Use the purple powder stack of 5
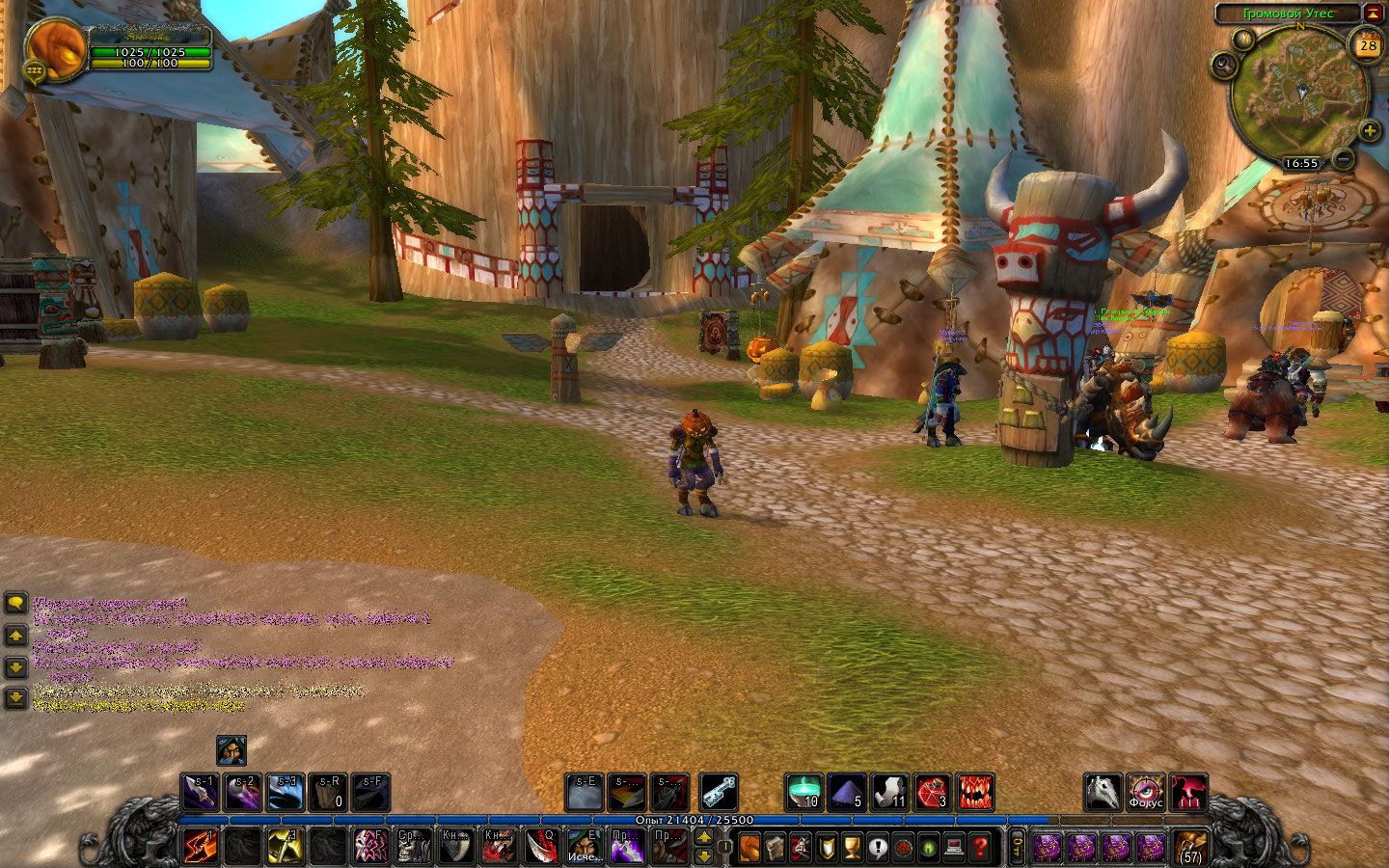The height and width of the screenshot is (868, 1389). click(847, 792)
